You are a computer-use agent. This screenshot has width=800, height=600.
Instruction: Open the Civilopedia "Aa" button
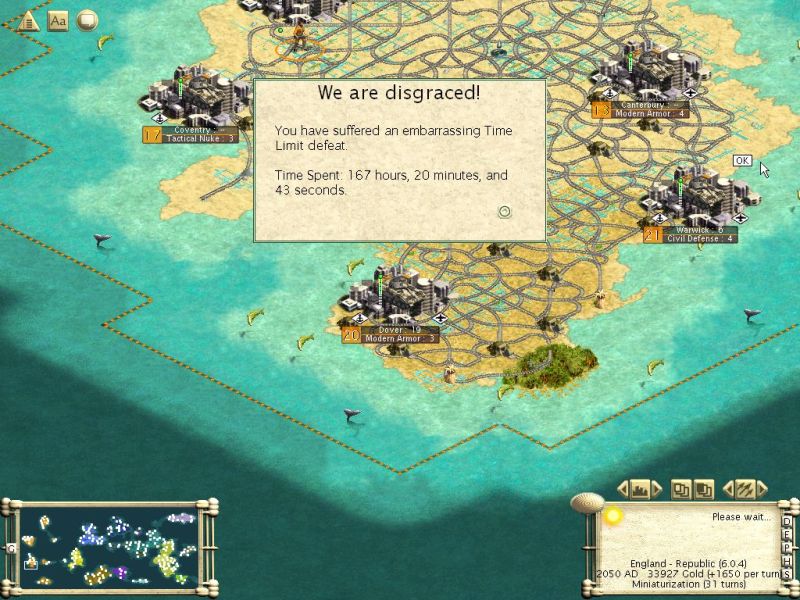[x=58, y=20]
